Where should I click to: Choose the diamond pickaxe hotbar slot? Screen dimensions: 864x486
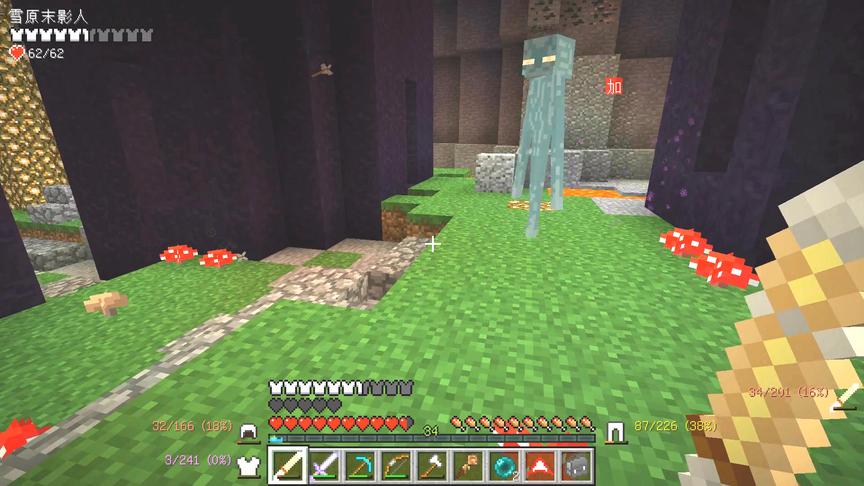[x=361, y=465]
